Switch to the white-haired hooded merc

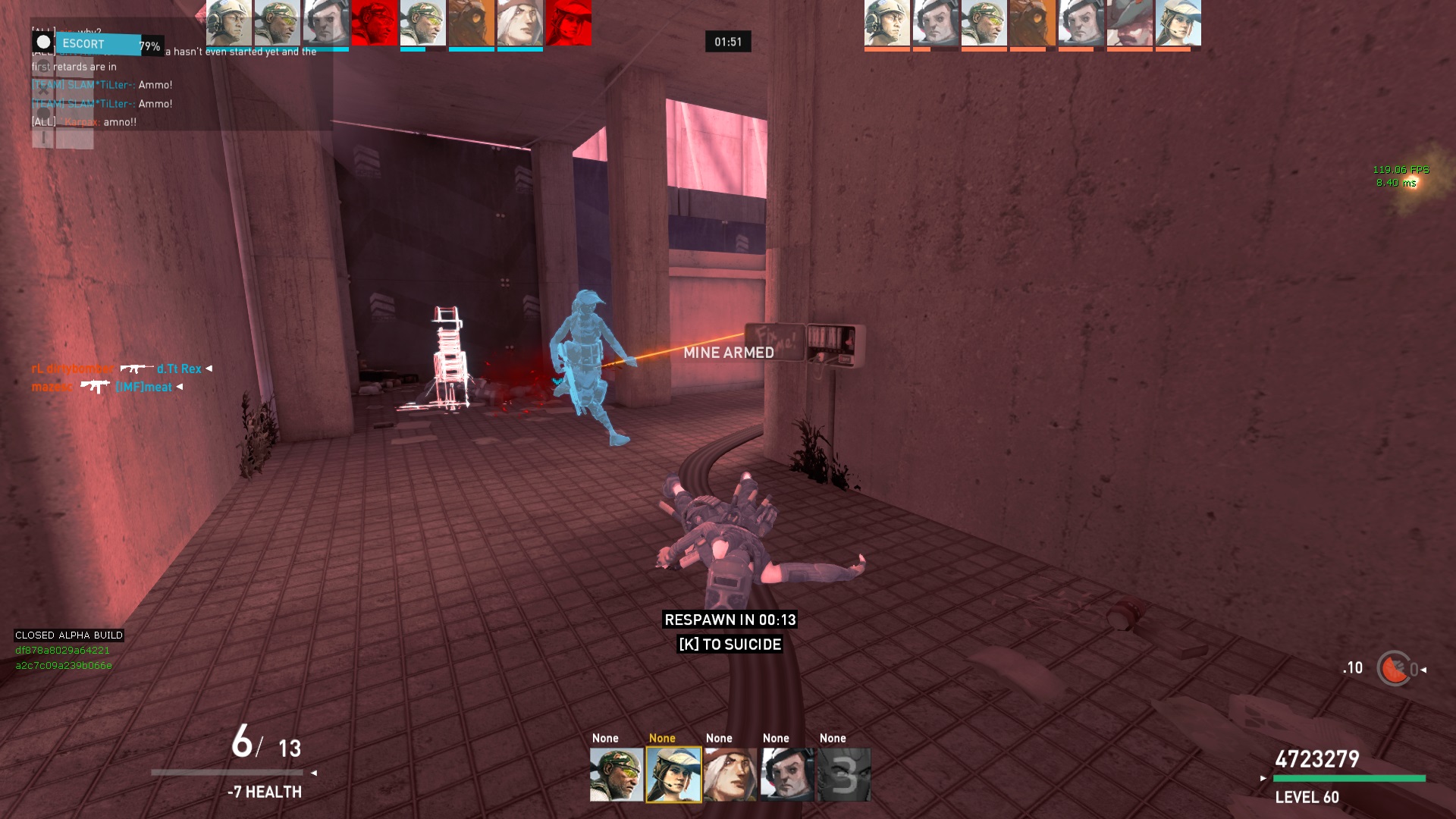[x=730, y=774]
